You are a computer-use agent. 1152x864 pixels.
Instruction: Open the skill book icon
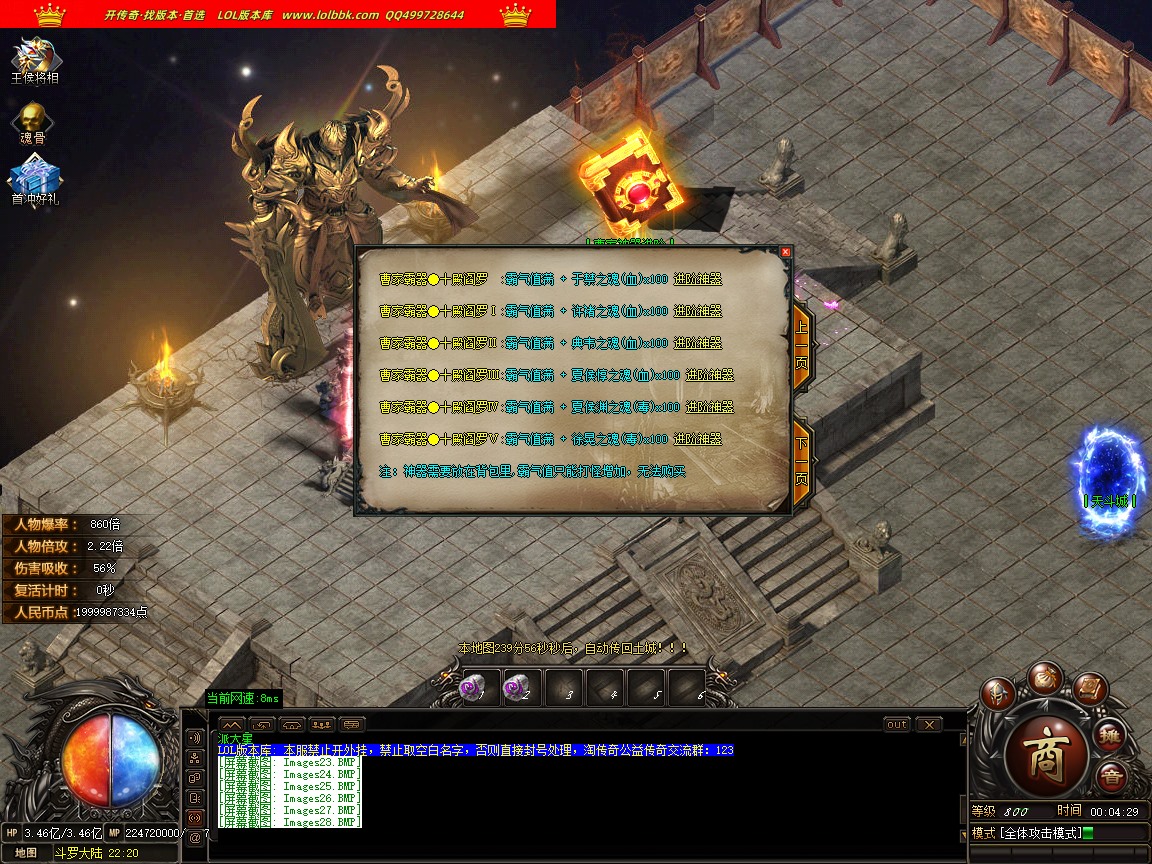point(1090,688)
